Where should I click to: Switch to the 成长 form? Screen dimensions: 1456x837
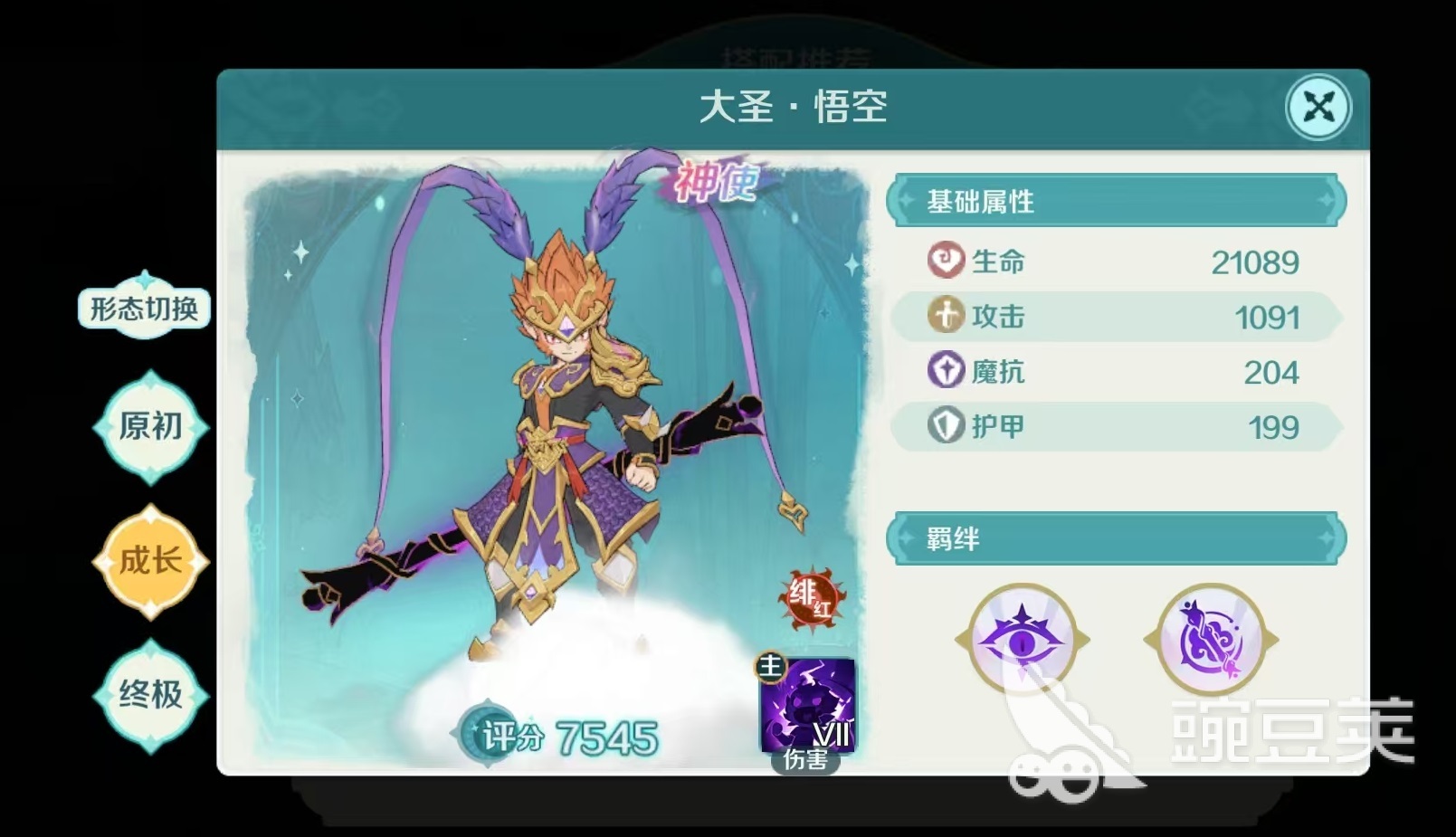149,560
